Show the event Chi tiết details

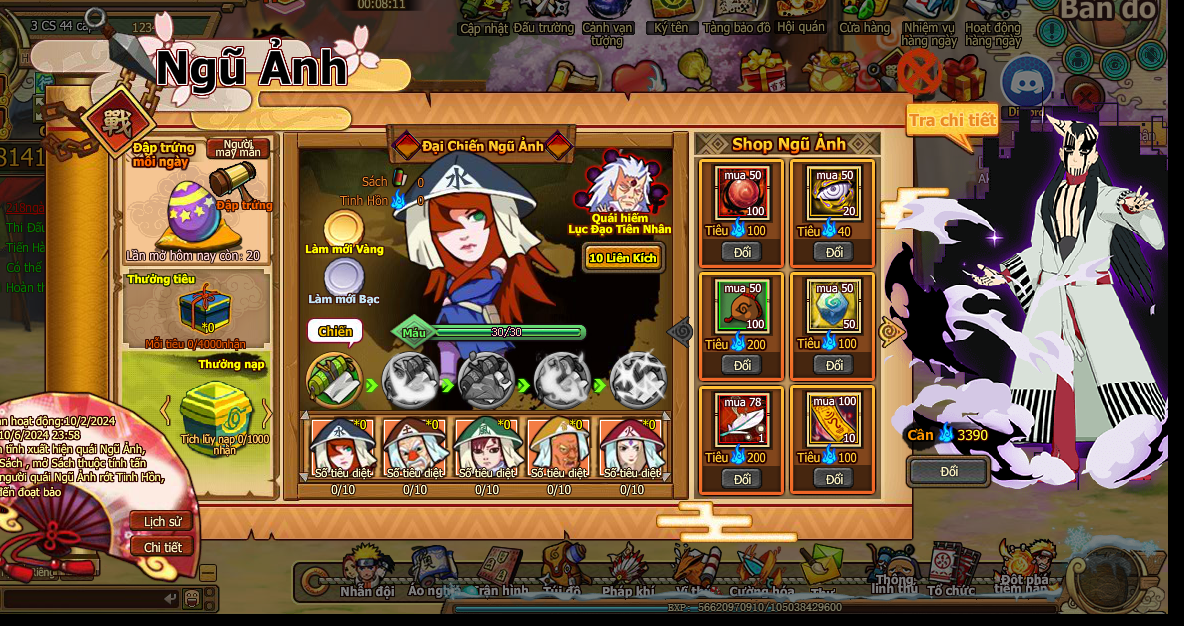(162, 547)
